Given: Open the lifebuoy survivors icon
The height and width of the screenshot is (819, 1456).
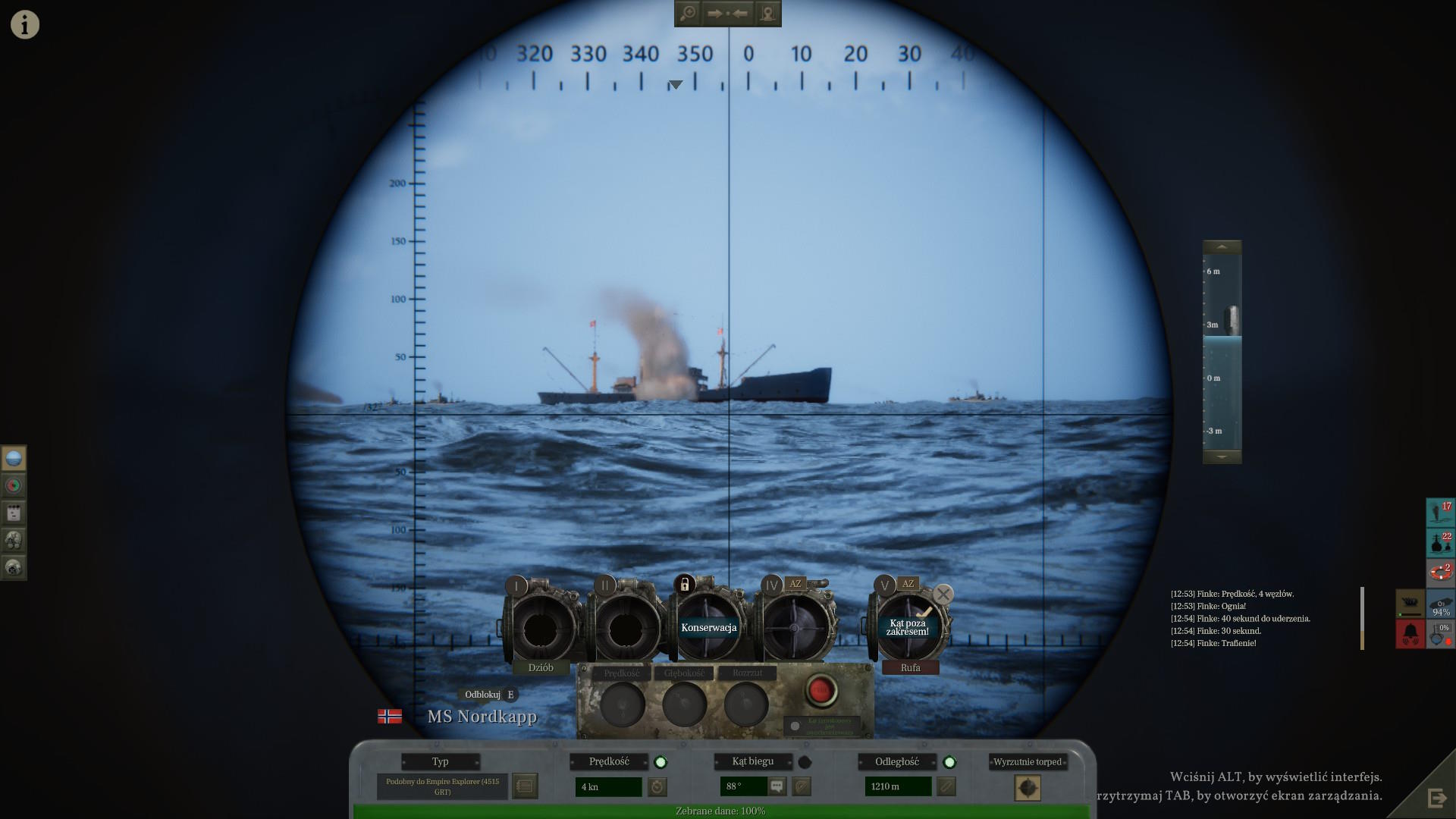Looking at the screenshot, I should [1440, 572].
